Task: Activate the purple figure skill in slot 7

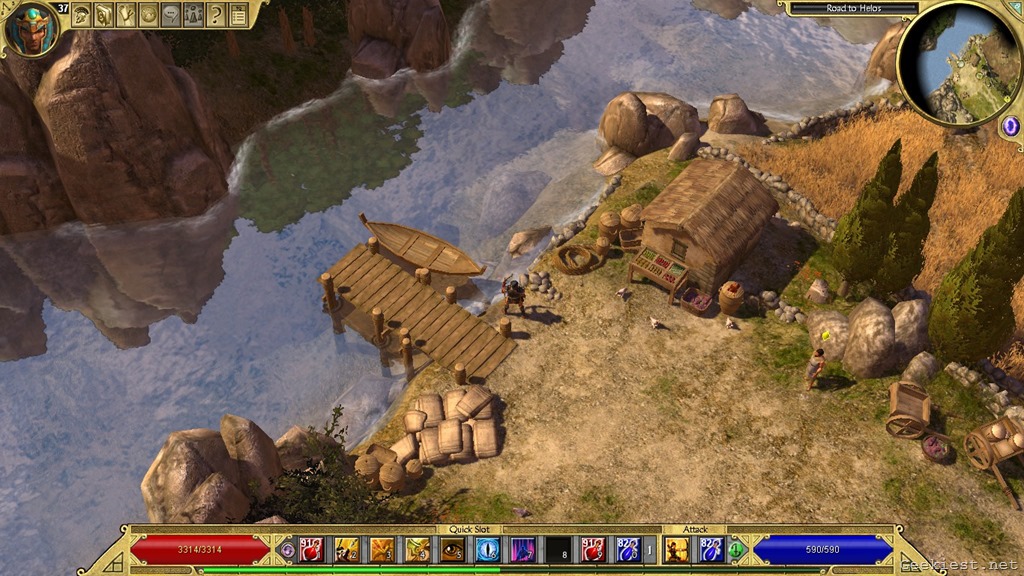Action: pyautogui.click(x=522, y=549)
